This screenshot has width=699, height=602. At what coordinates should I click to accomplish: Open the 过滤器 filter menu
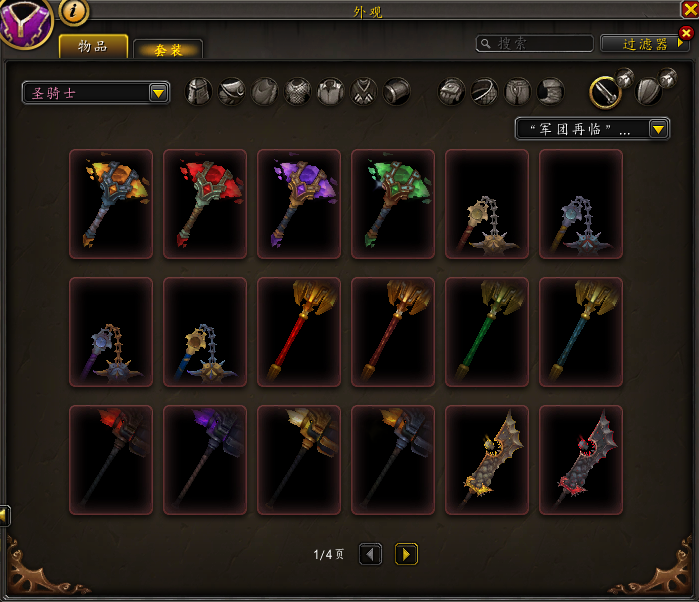coord(645,43)
